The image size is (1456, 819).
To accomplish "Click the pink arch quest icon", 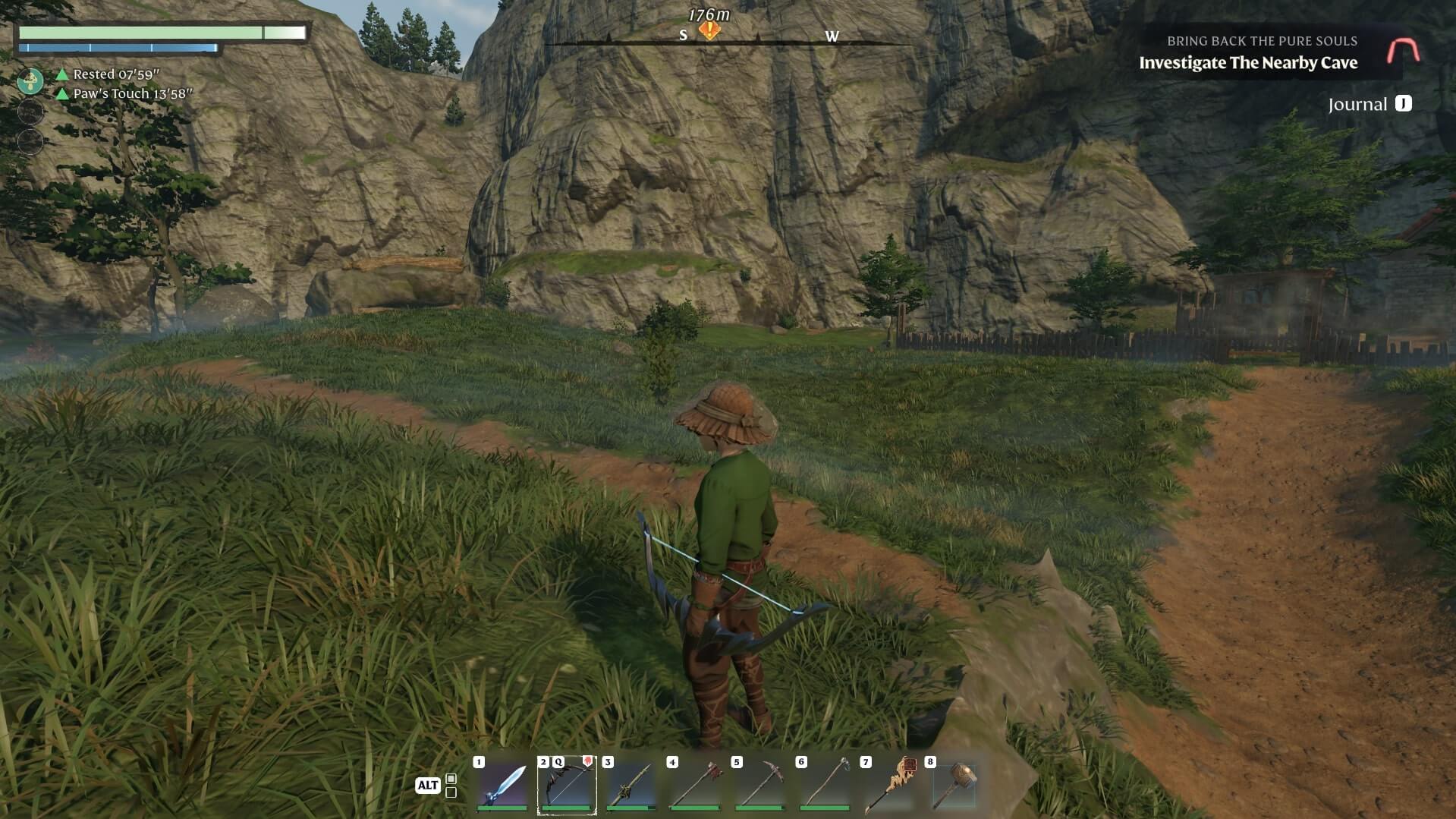I will click(x=1403, y=51).
